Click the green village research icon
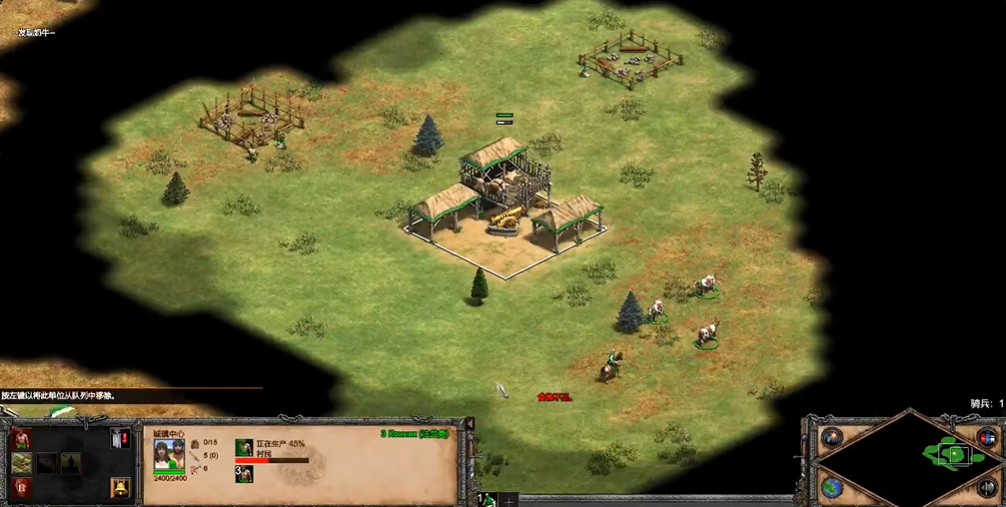This screenshot has width=1006, height=507. coord(21,462)
